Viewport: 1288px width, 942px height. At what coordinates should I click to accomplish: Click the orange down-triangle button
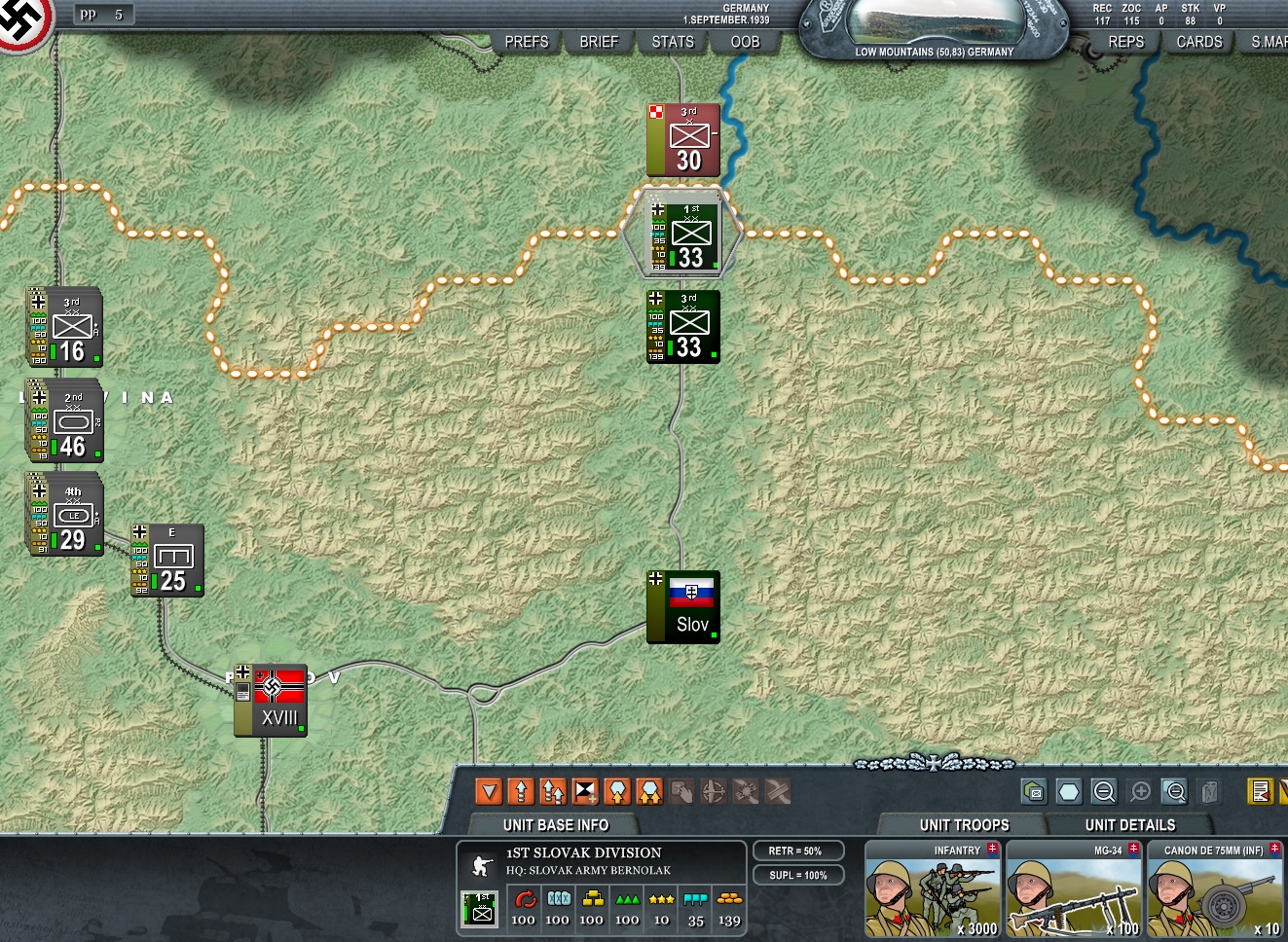point(489,792)
